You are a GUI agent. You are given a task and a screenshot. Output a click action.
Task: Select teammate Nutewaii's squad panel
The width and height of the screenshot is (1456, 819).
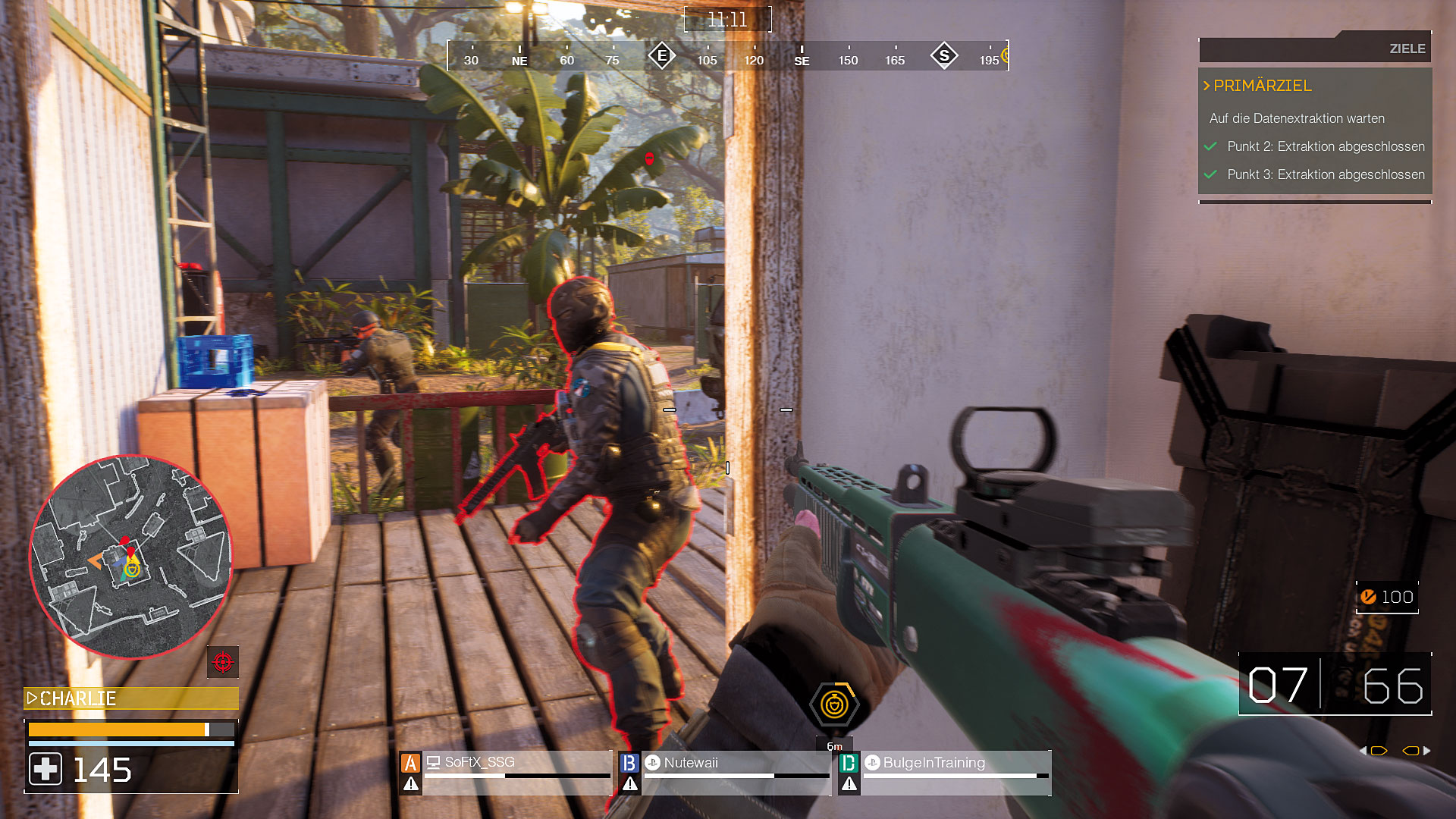(725, 772)
